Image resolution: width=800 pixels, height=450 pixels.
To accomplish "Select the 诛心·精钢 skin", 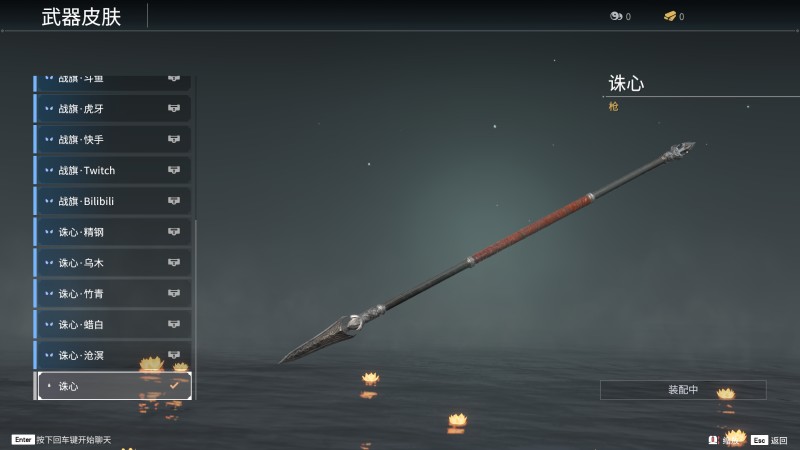I will click(112, 232).
